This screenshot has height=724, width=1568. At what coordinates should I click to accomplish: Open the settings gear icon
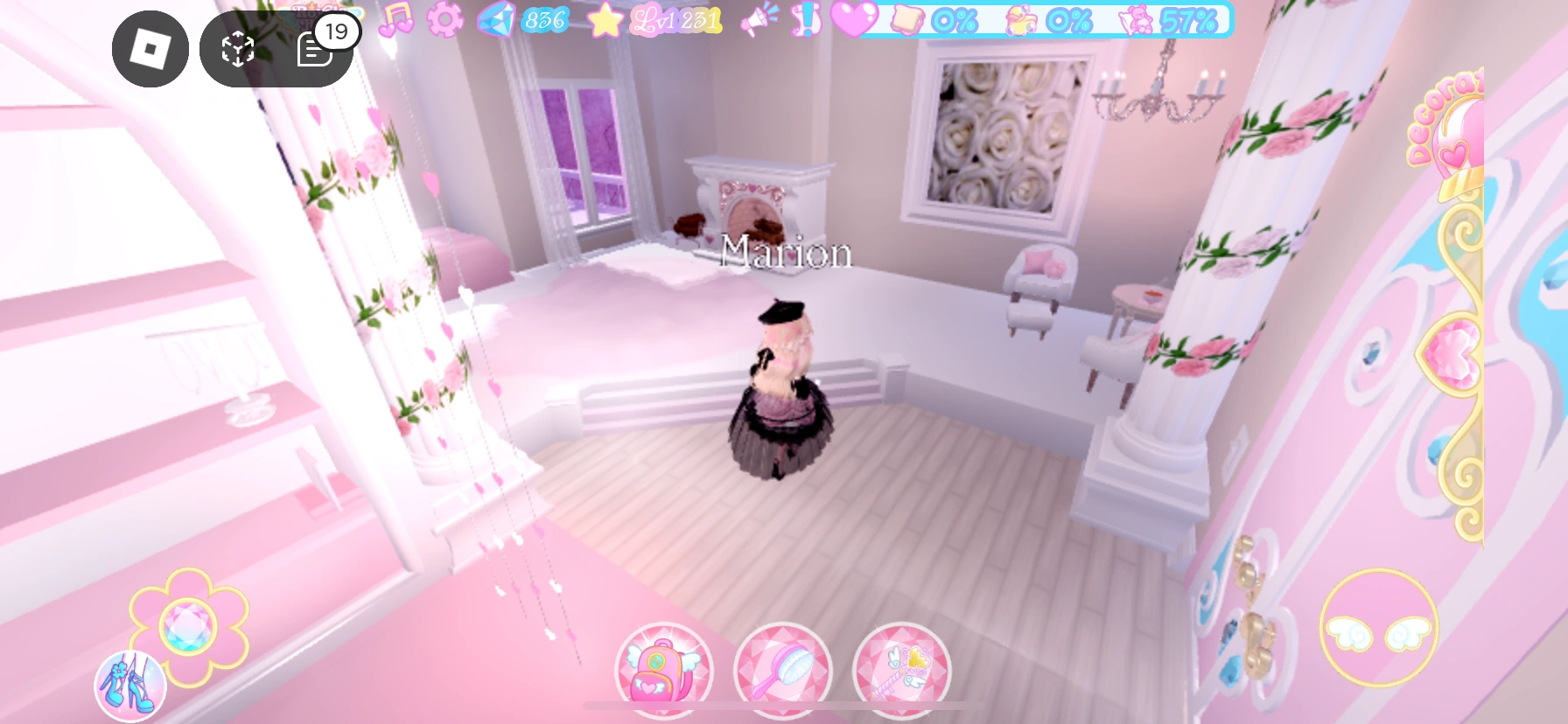tap(442, 22)
